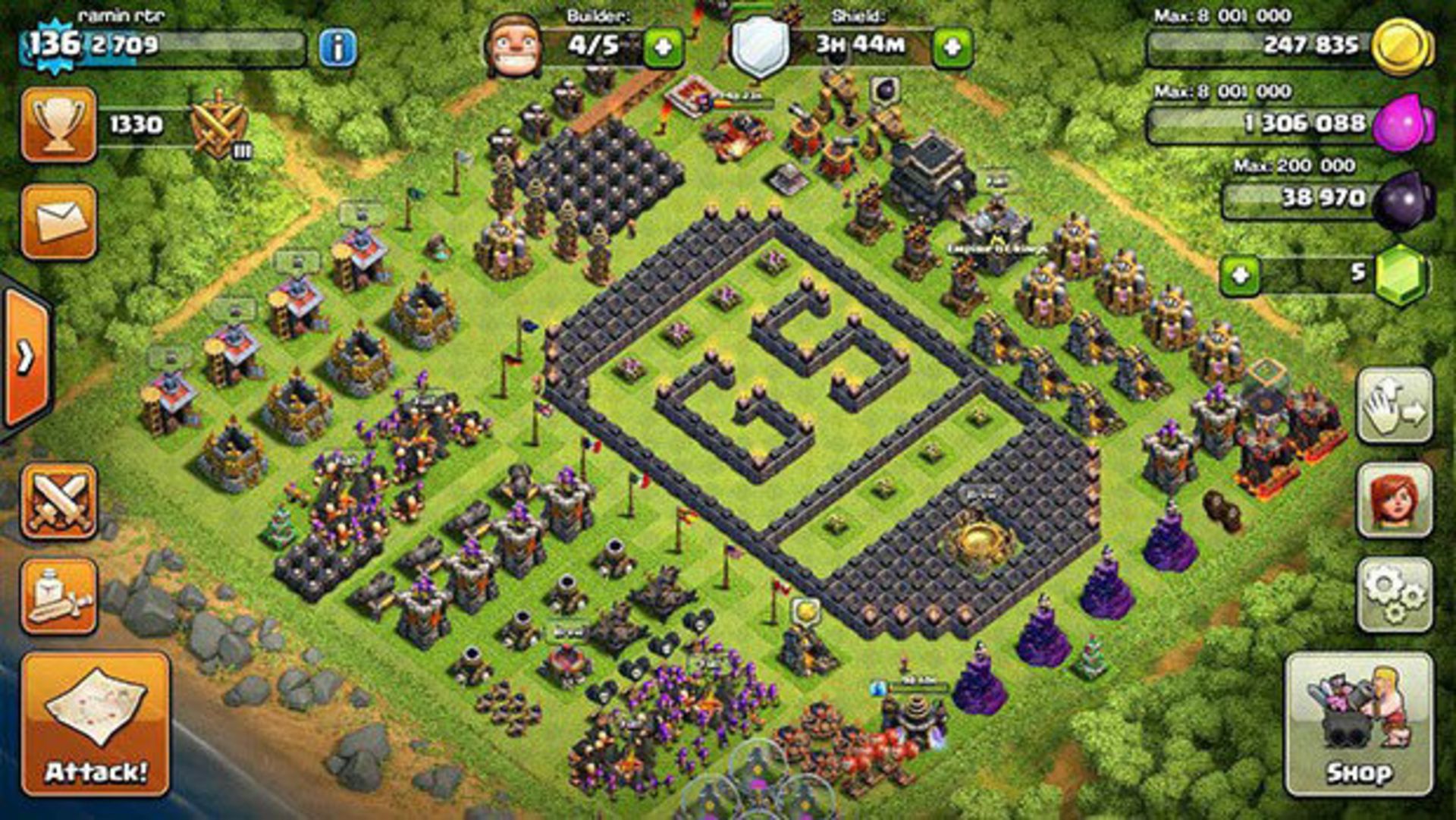
Task: Tap the builder face icon
Action: point(513,47)
